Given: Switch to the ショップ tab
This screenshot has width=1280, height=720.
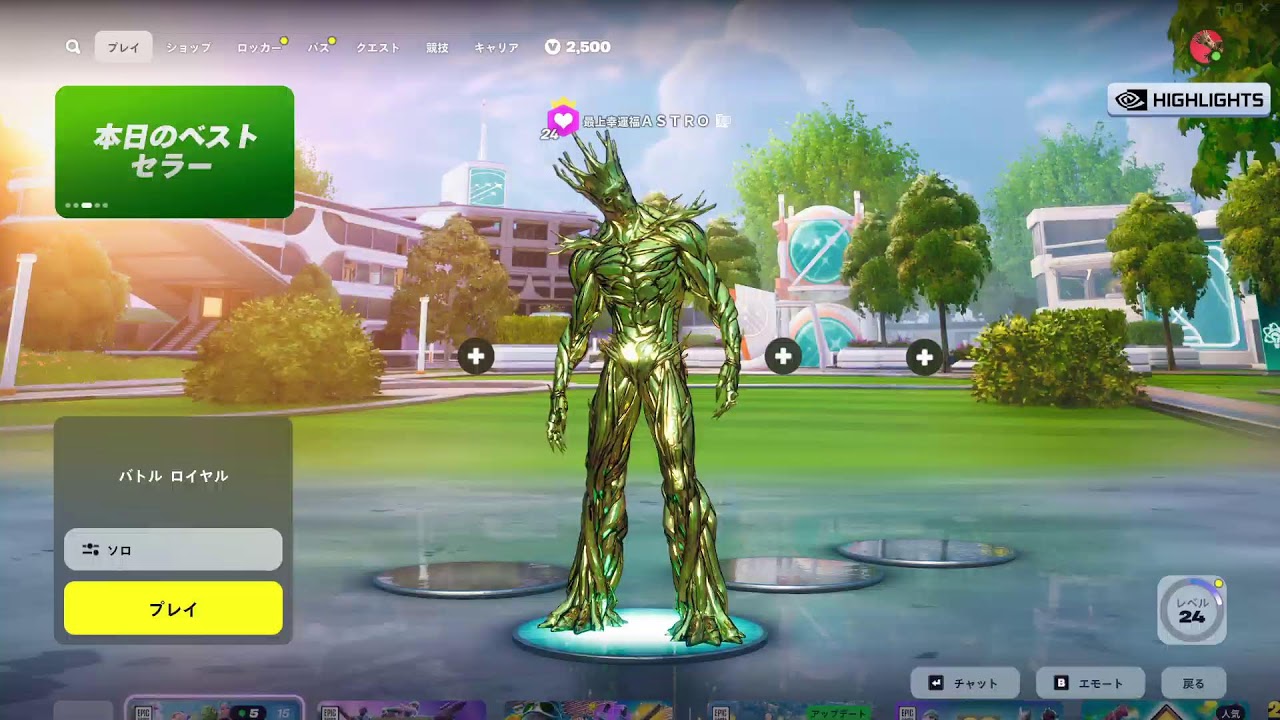Looking at the screenshot, I should pos(188,47).
